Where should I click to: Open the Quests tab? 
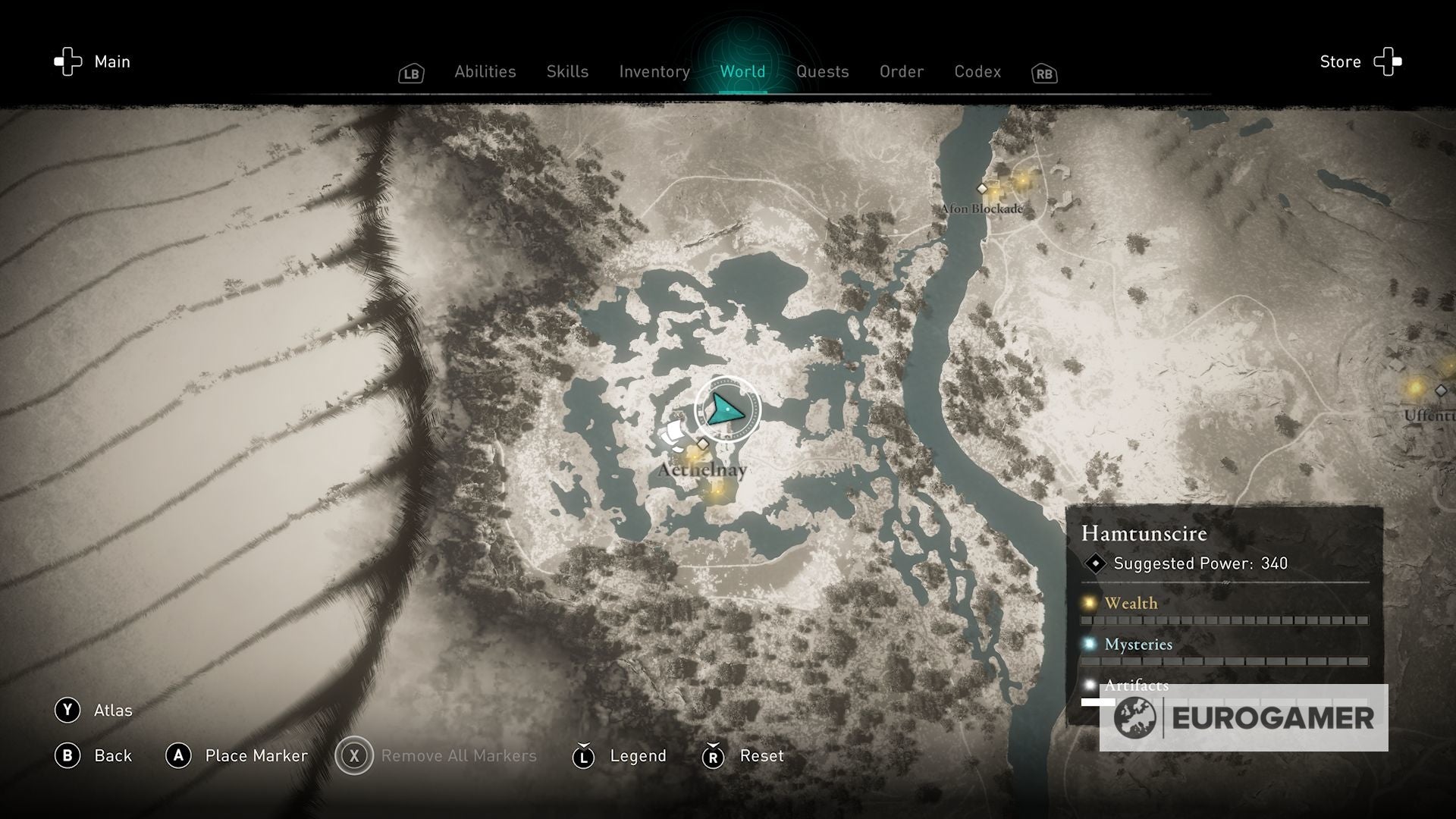point(822,71)
